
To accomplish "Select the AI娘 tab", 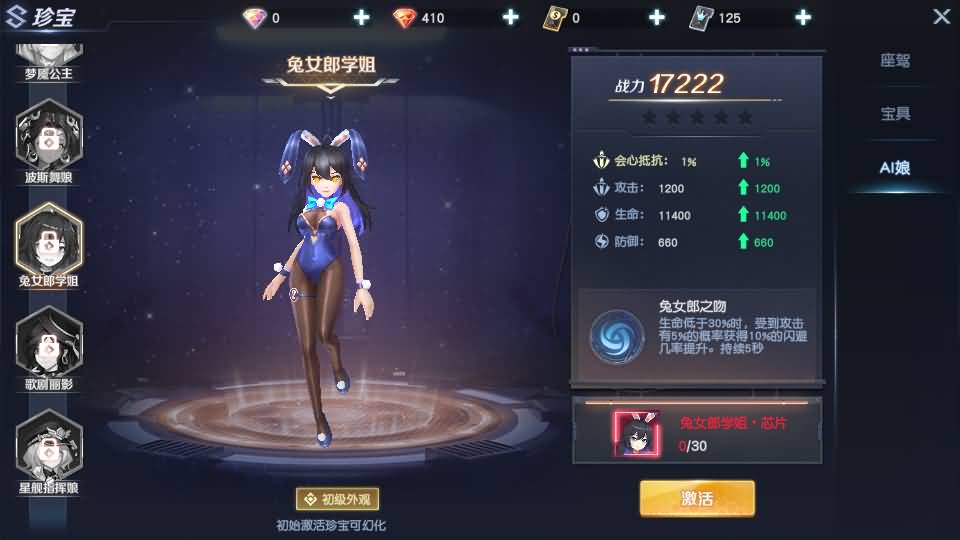I will coord(895,168).
